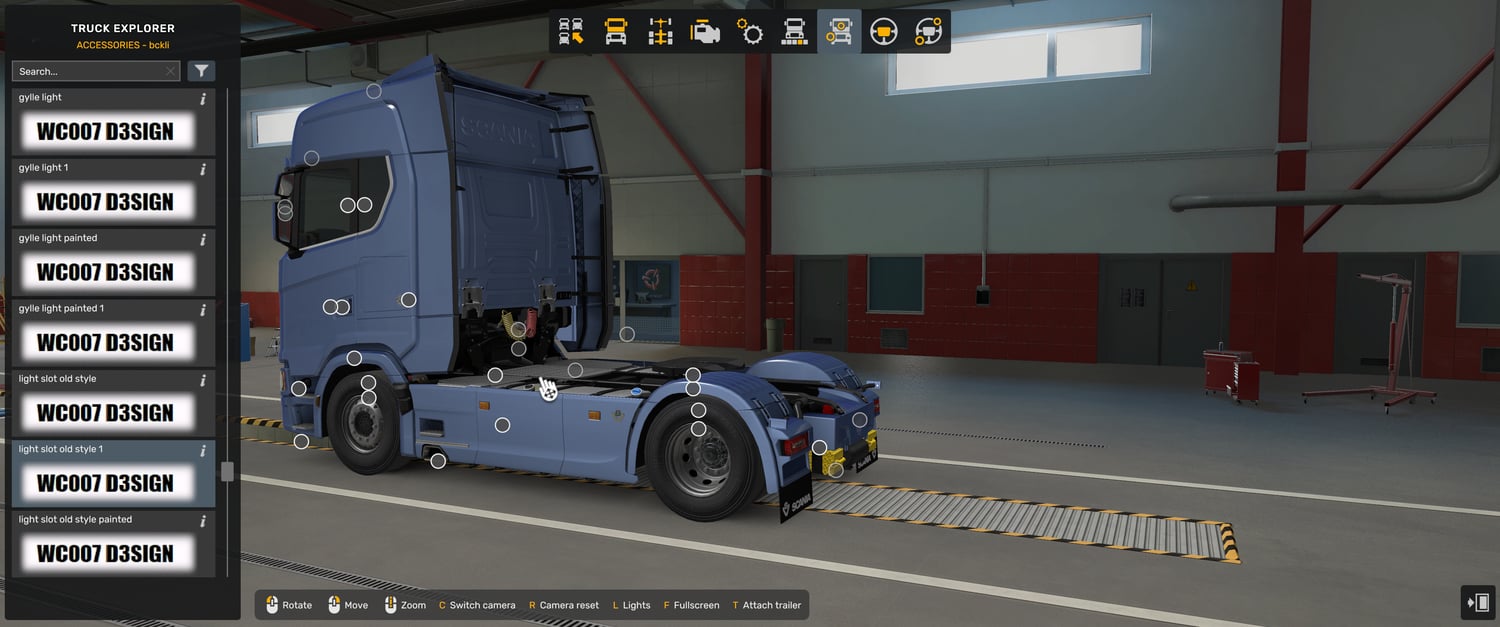Viewport: 1500px width, 627px height.
Task: Click the exit door icon button
Action: [x=1478, y=602]
